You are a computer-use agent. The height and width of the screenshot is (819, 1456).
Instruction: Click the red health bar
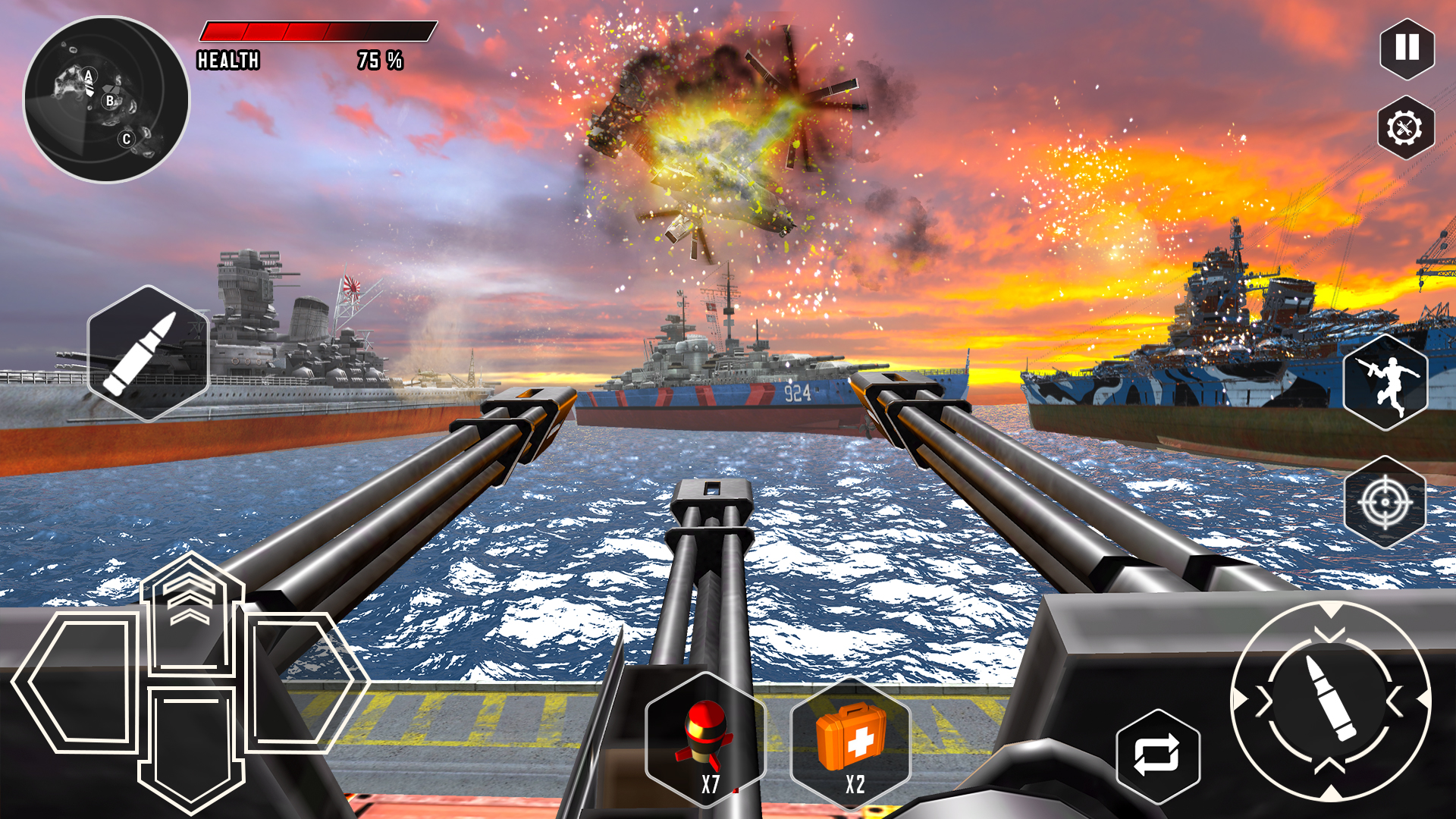click(262, 30)
